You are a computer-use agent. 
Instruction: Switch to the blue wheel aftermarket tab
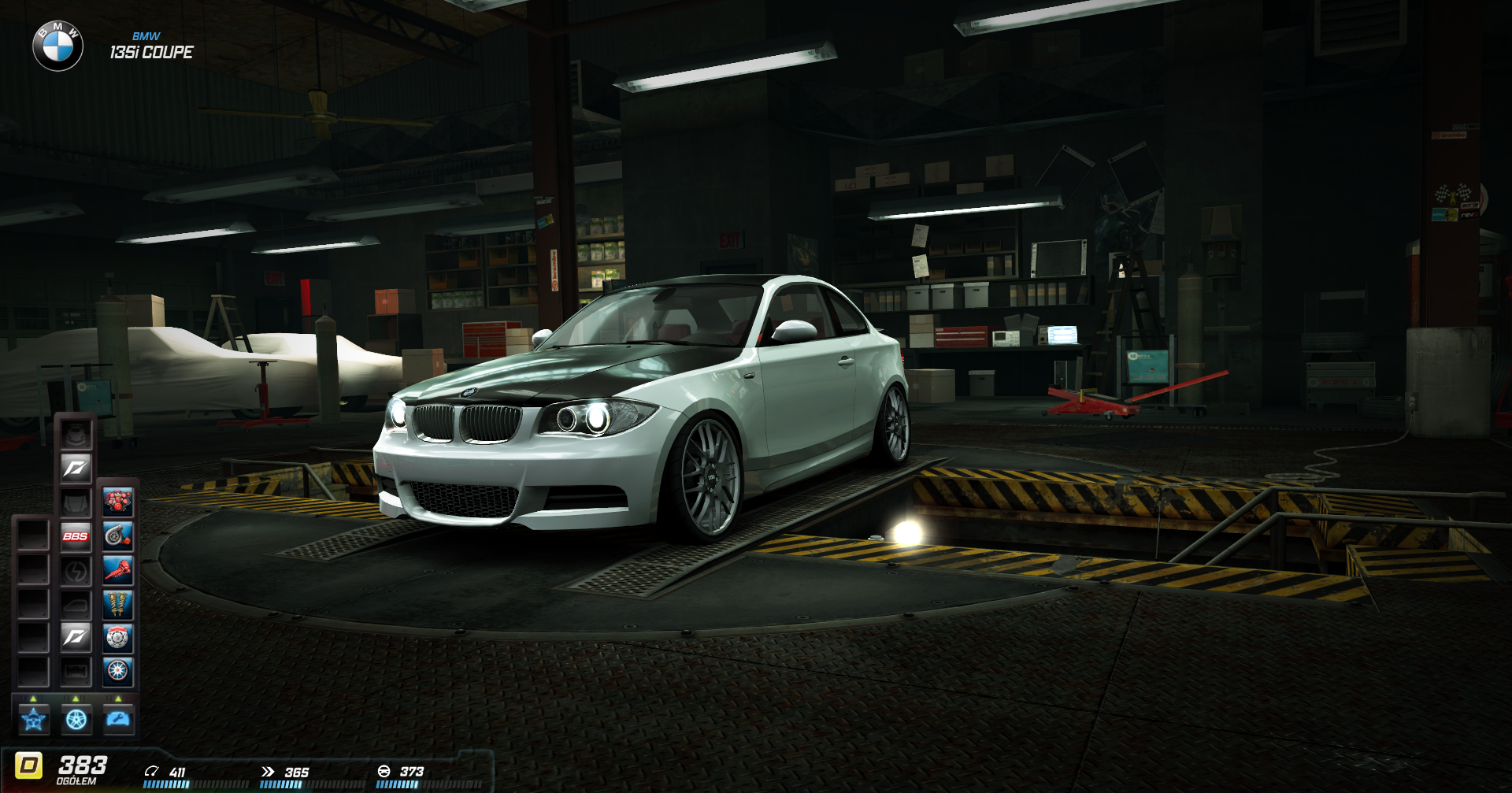click(x=76, y=719)
